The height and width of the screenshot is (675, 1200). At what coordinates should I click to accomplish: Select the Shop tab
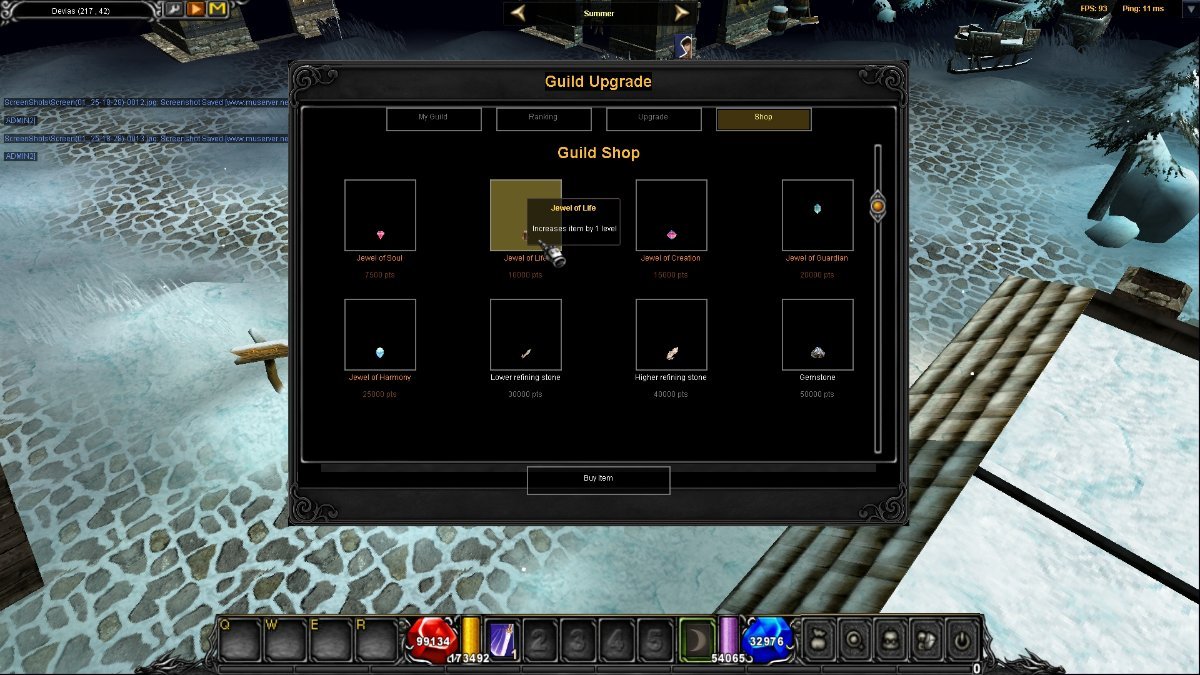(763, 119)
